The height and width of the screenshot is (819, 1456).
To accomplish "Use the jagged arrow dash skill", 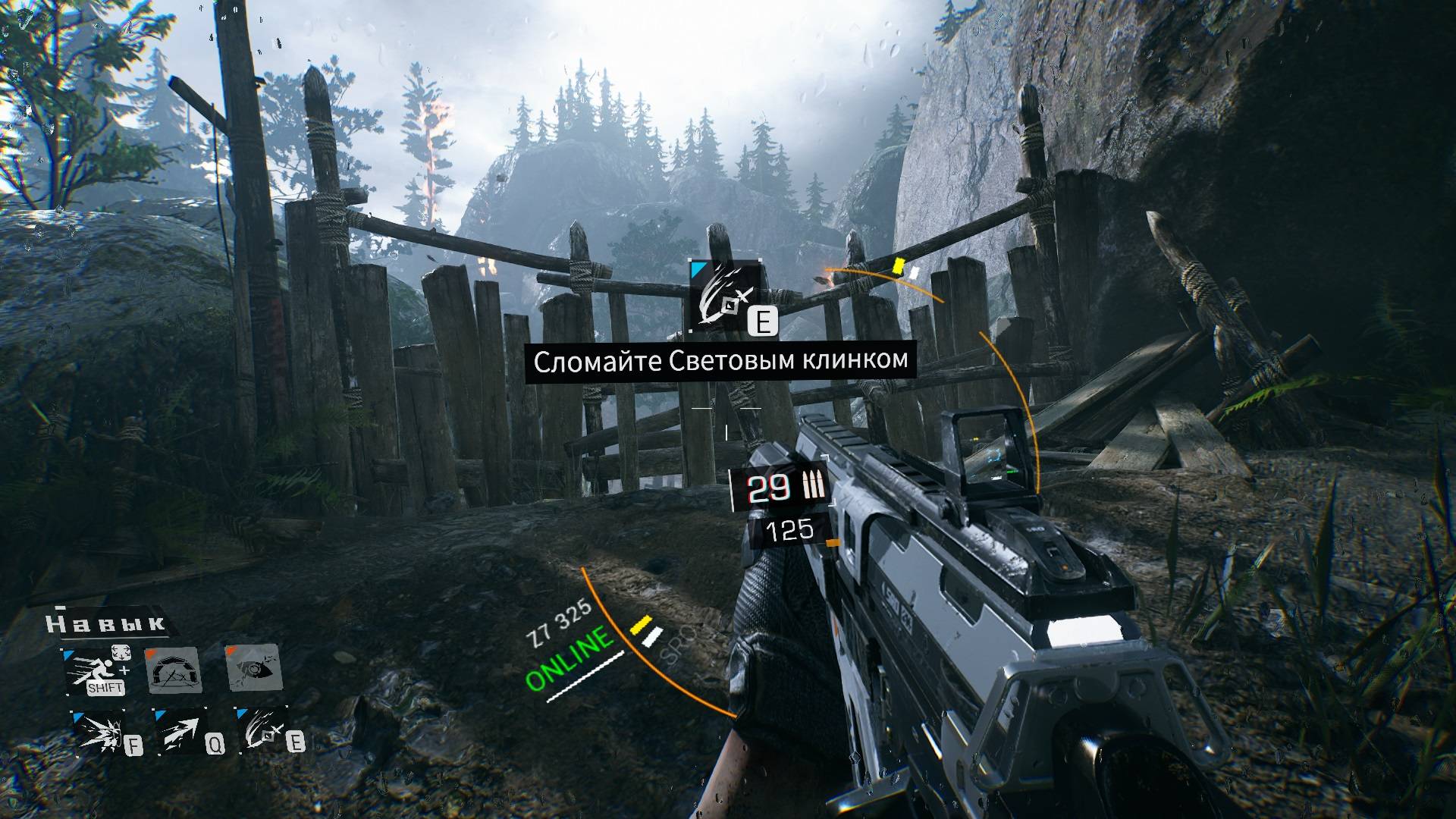I will pos(181,732).
